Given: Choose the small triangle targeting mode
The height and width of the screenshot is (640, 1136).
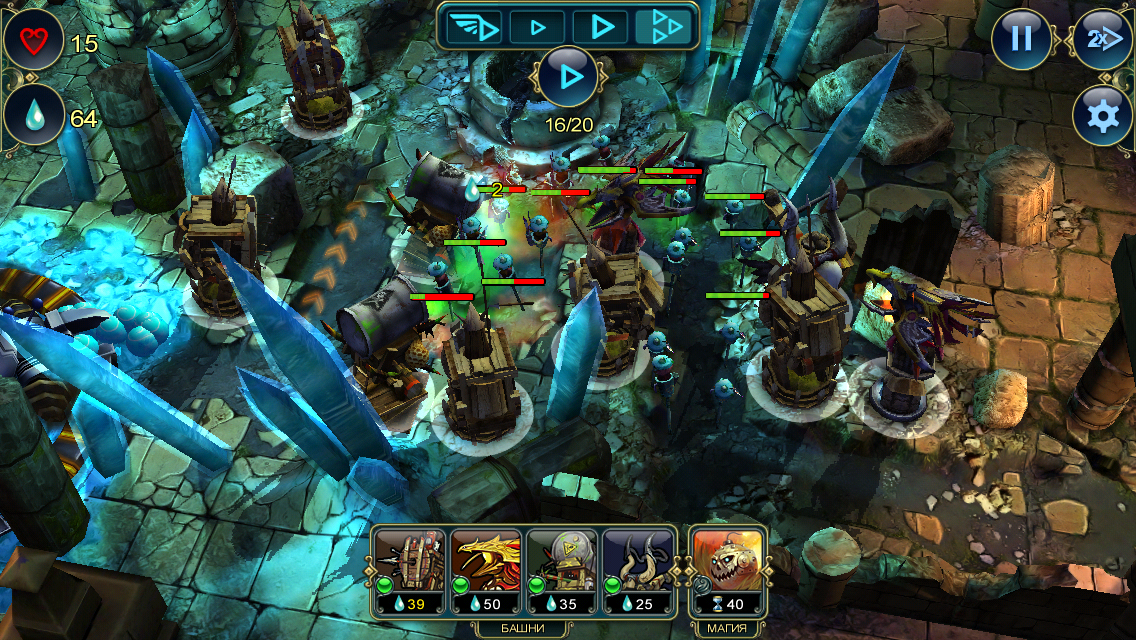Looking at the screenshot, I should [x=537, y=26].
